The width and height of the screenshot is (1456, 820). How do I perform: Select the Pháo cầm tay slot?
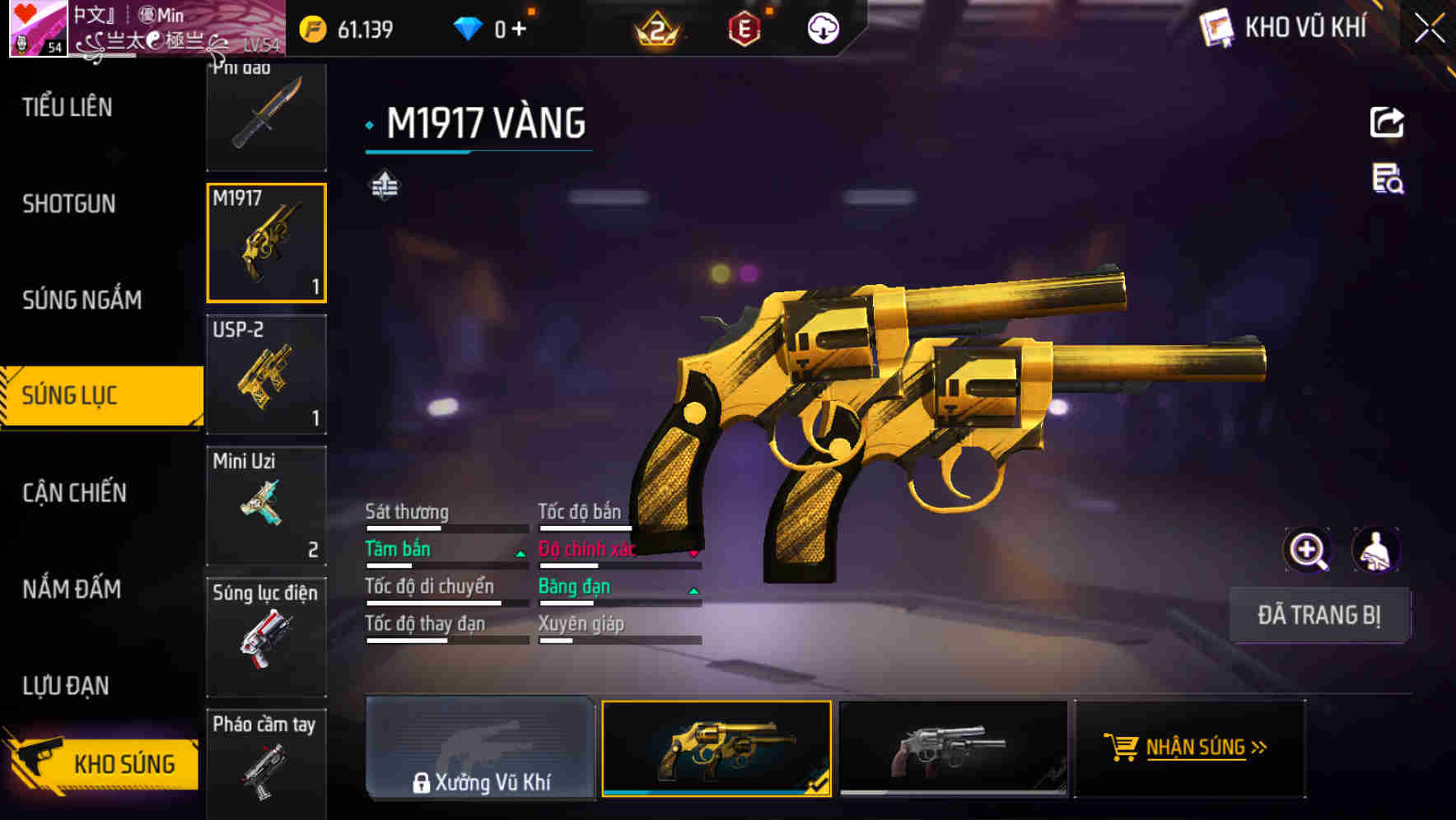click(266, 762)
